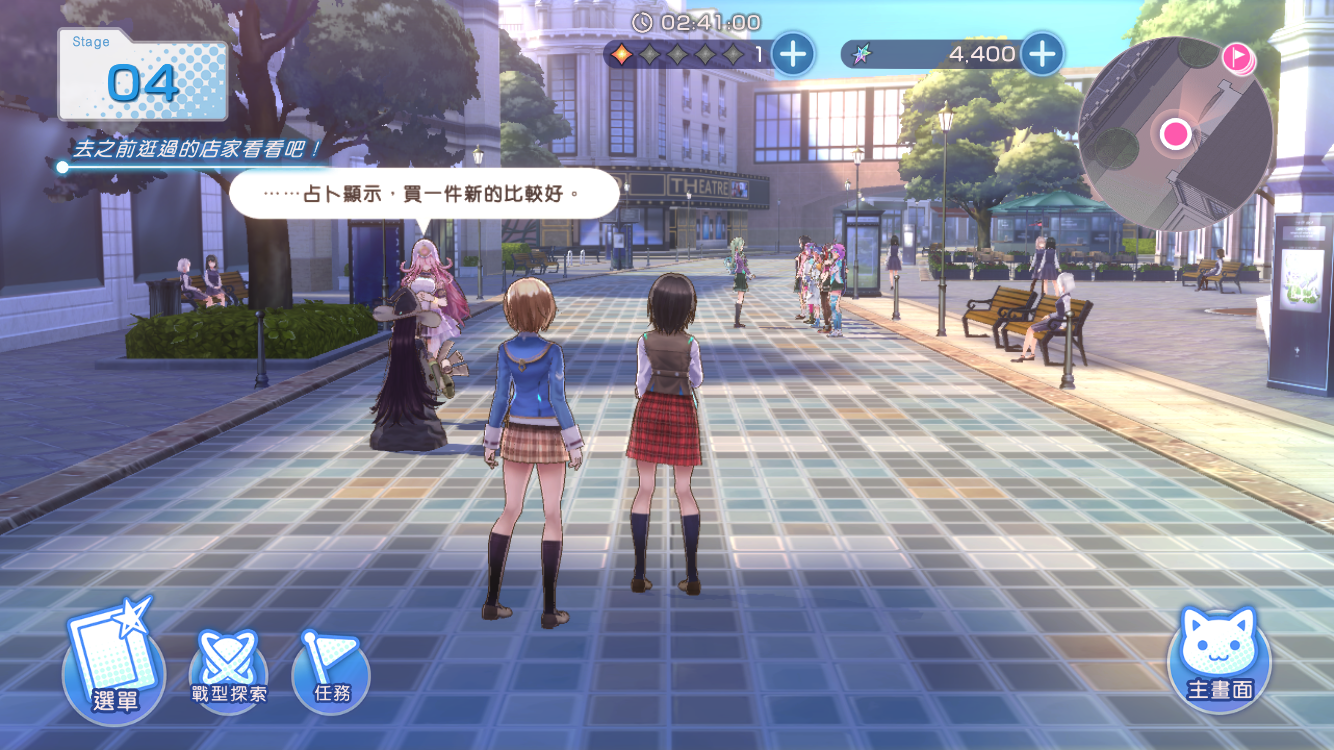The width and height of the screenshot is (1334, 750).
Task: Open the 任務 missions flag button
Action: point(331,670)
